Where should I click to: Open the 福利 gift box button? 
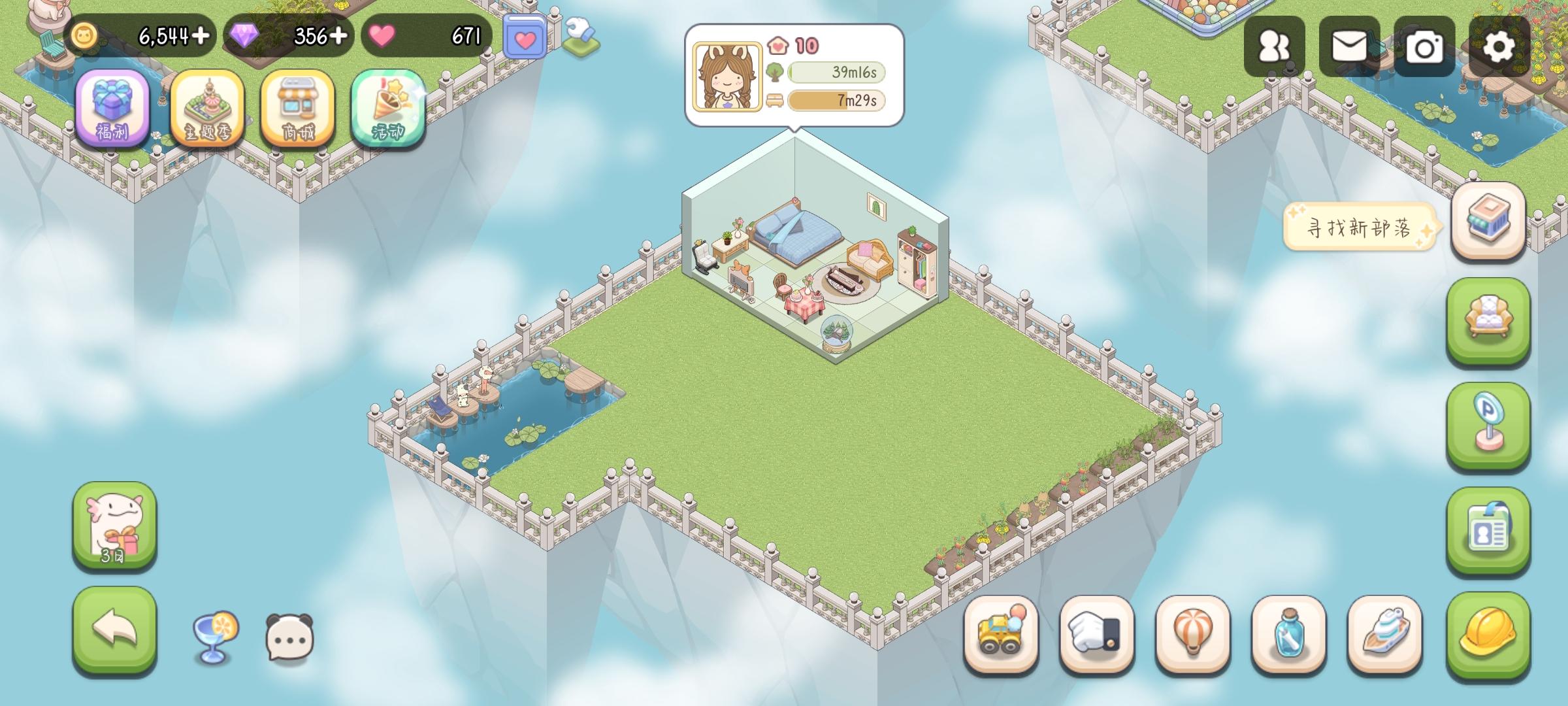(x=113, y=110)
